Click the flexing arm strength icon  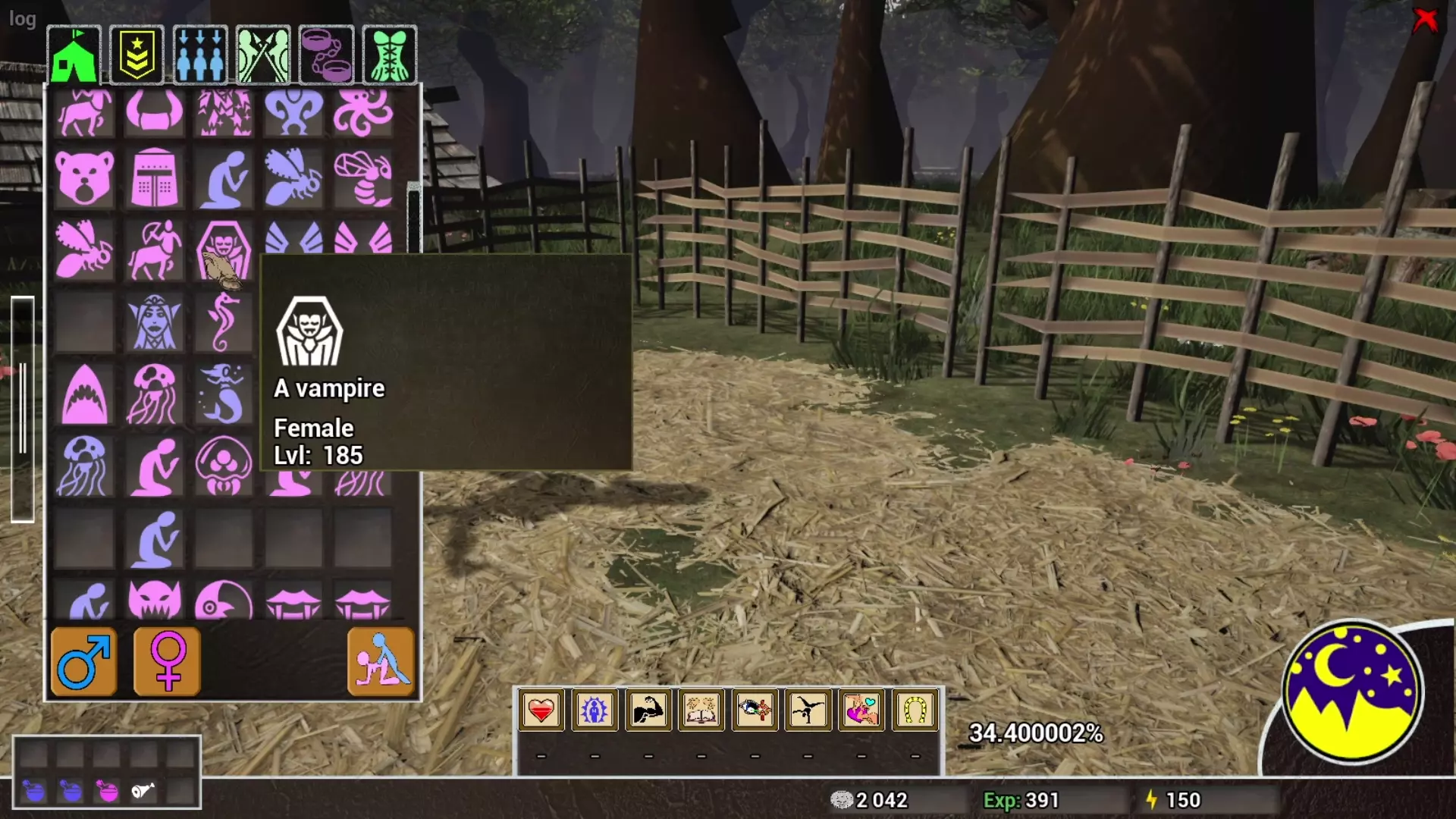tap(648, 711)
